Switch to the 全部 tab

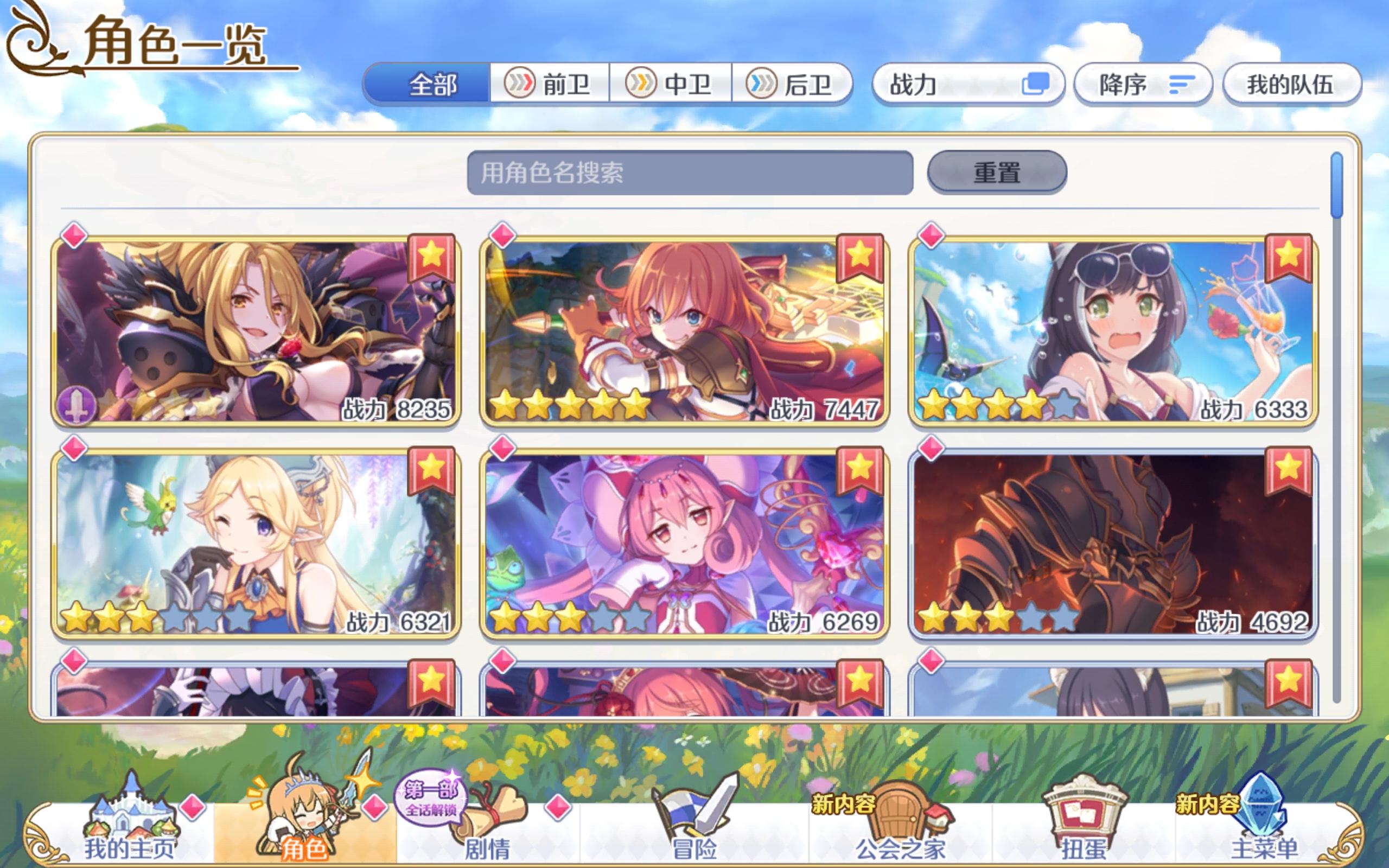(429, 85)
